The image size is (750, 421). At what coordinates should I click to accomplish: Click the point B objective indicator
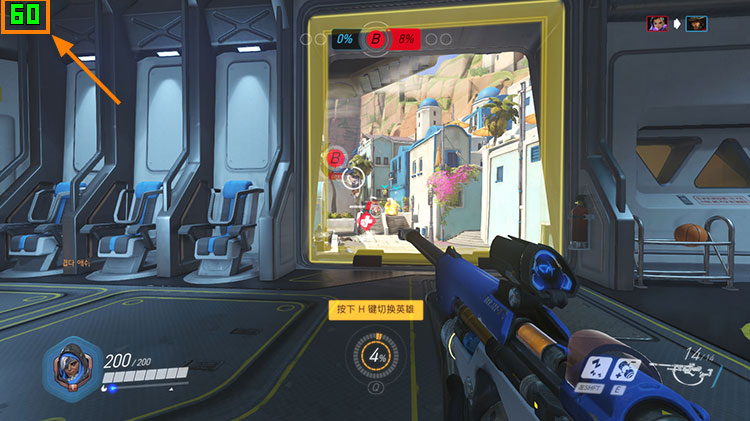click(x=376, y=39)
